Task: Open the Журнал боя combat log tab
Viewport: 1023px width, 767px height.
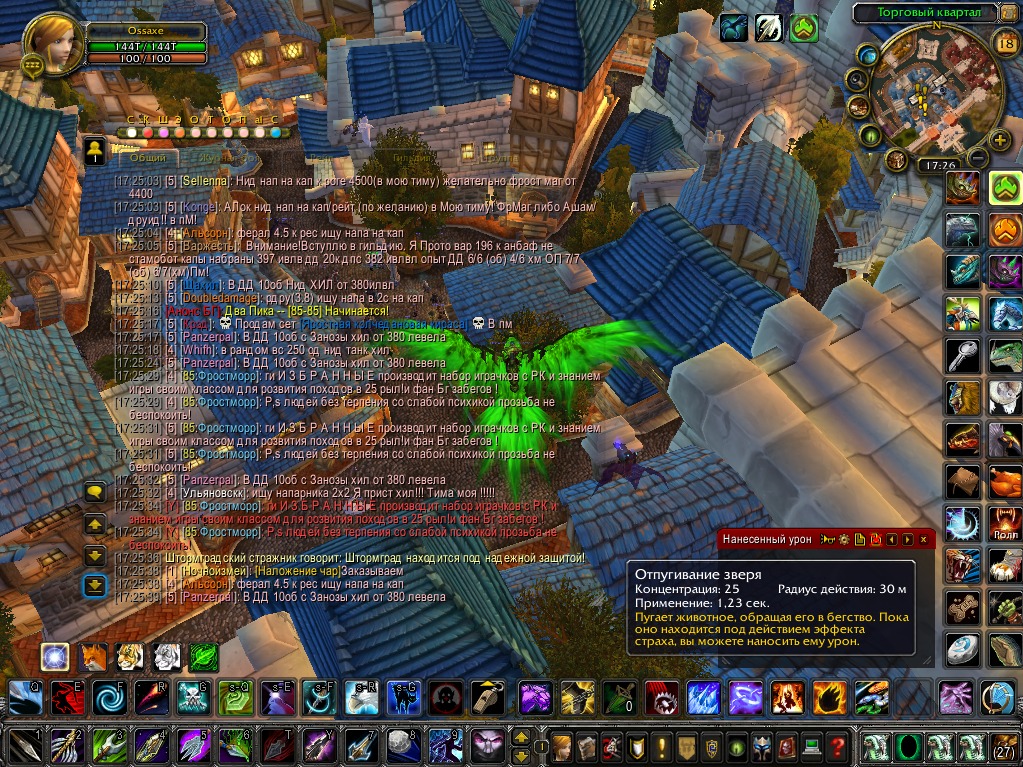Action: click(x=222, y=158)
